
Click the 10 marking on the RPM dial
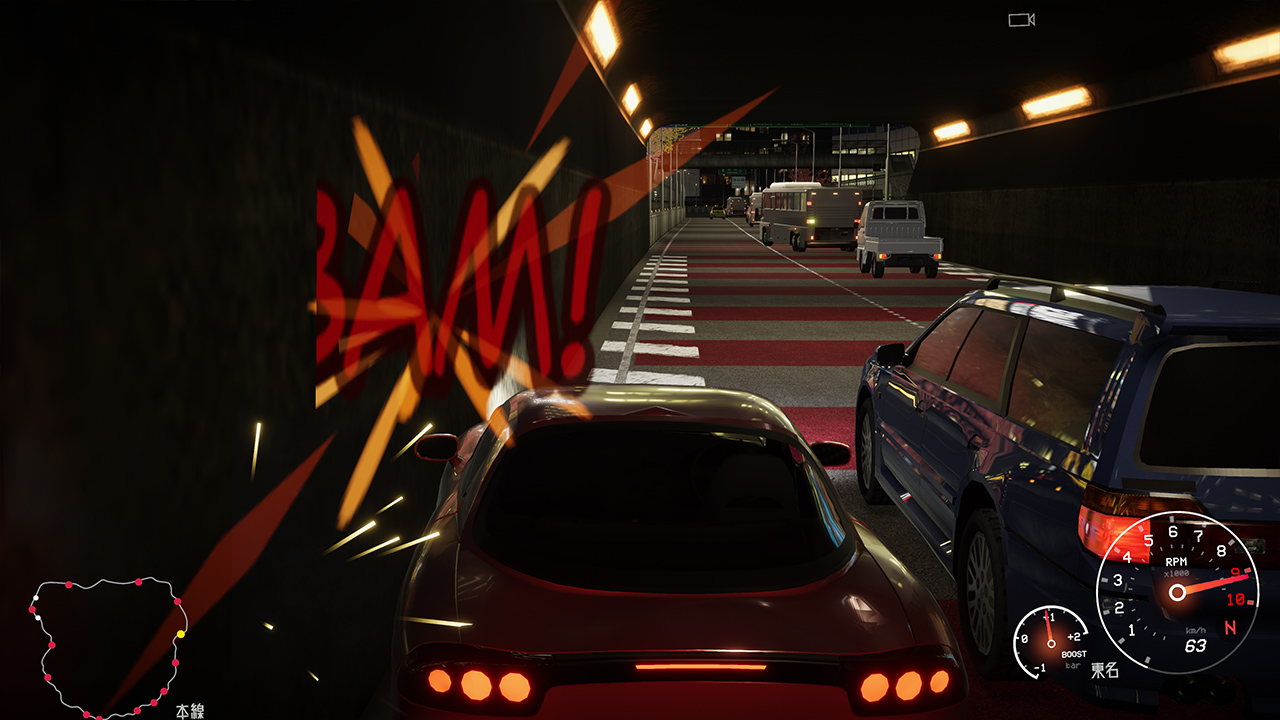pos(1235,599)
